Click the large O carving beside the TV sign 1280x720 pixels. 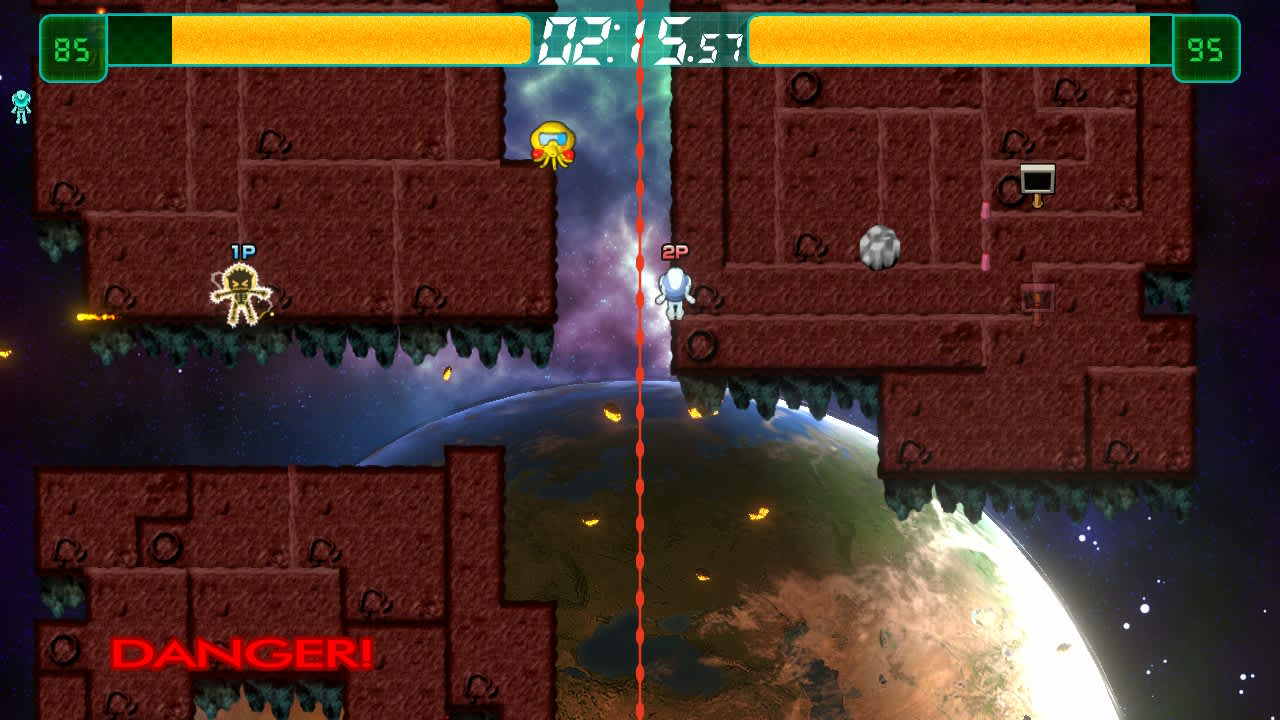point(1008,190)
